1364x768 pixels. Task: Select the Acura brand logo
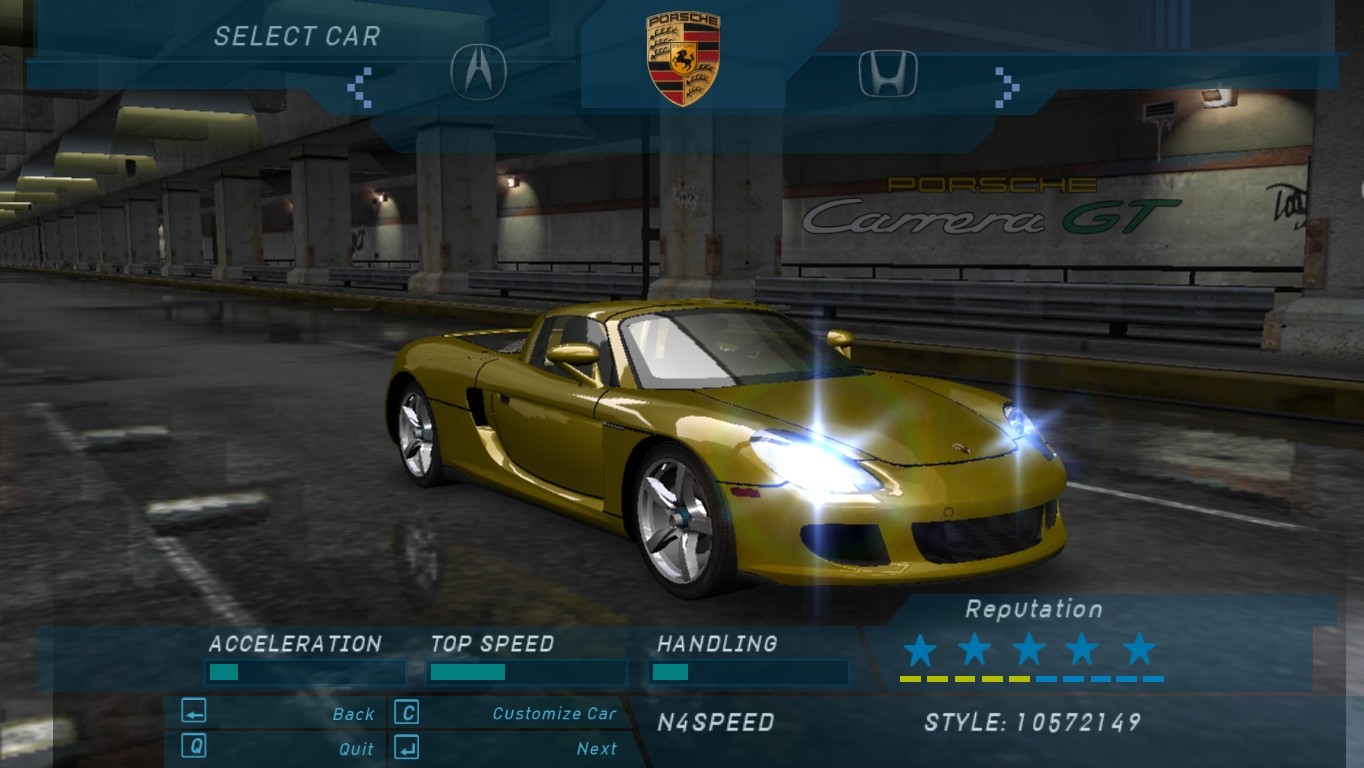pyautogui.click(x=479, y=72)
